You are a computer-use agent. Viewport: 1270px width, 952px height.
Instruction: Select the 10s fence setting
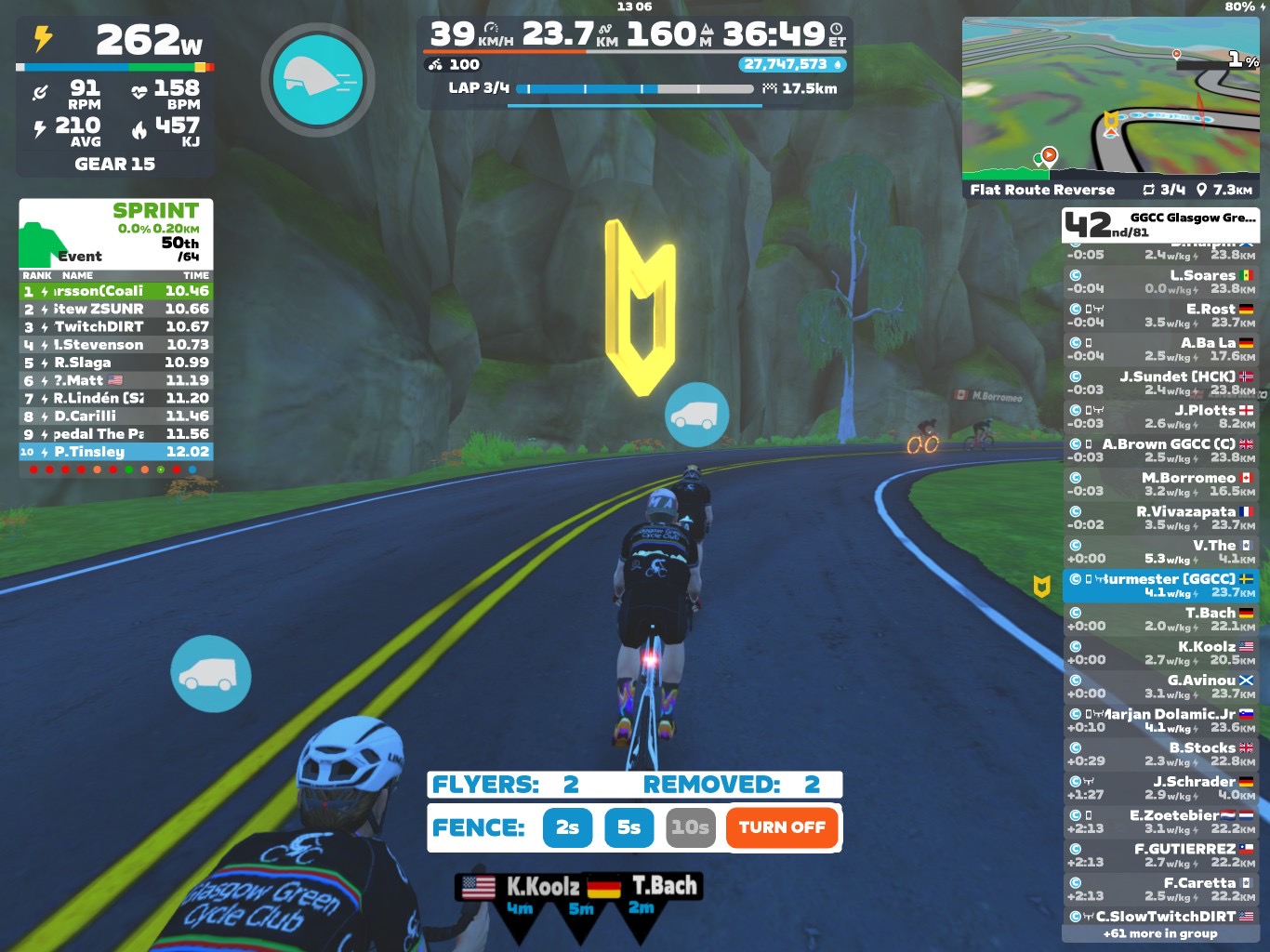coord(690,827)
